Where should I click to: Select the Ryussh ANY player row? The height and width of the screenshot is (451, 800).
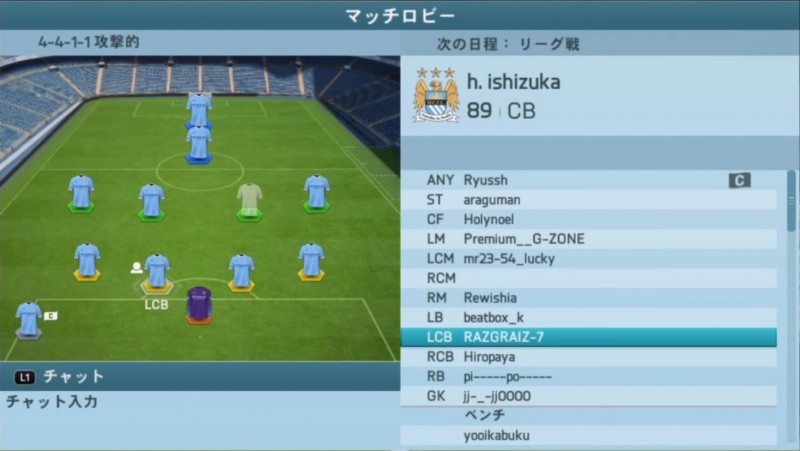588,180
